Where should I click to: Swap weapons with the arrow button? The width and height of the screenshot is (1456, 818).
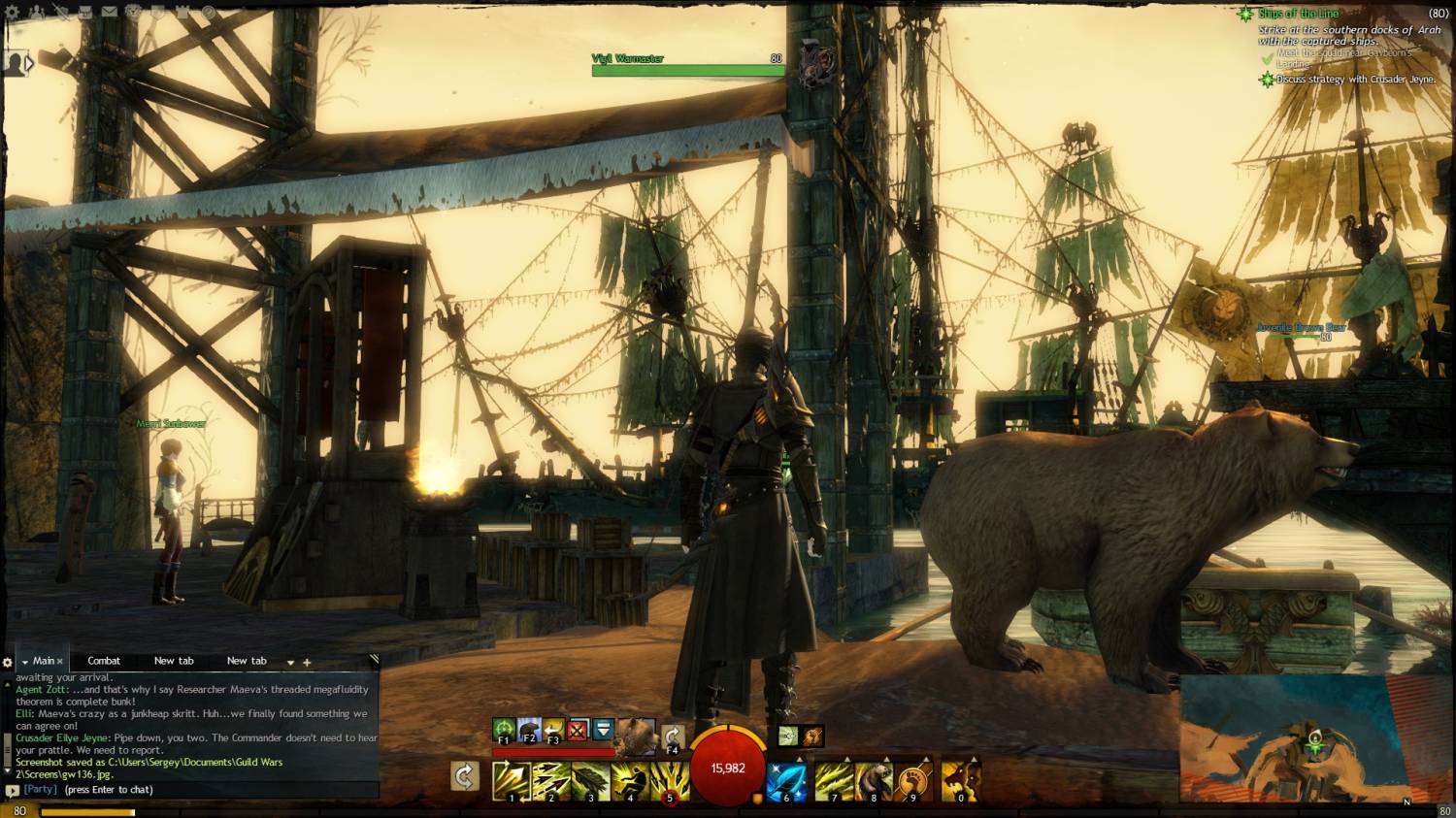465,775
